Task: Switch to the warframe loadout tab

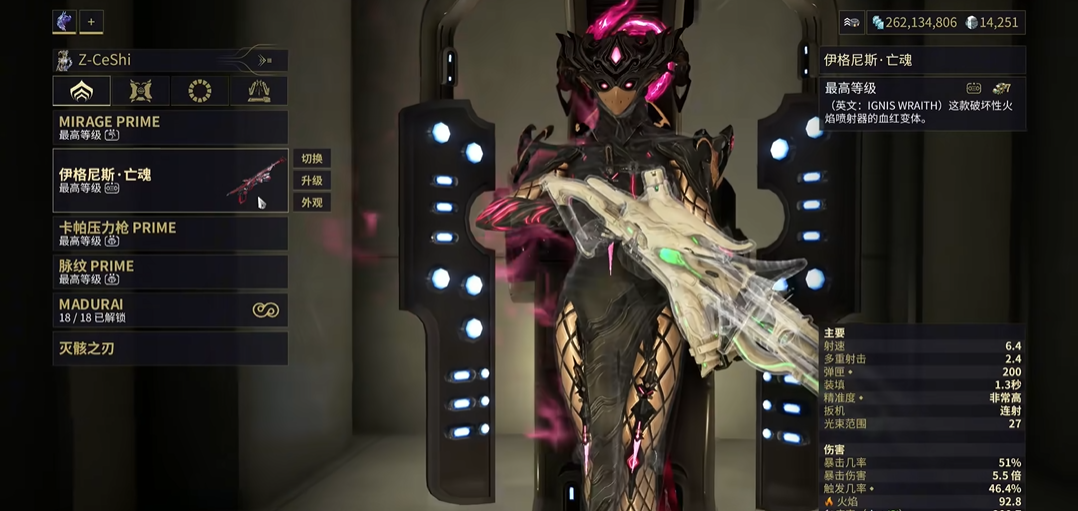Action: point(81,91)
